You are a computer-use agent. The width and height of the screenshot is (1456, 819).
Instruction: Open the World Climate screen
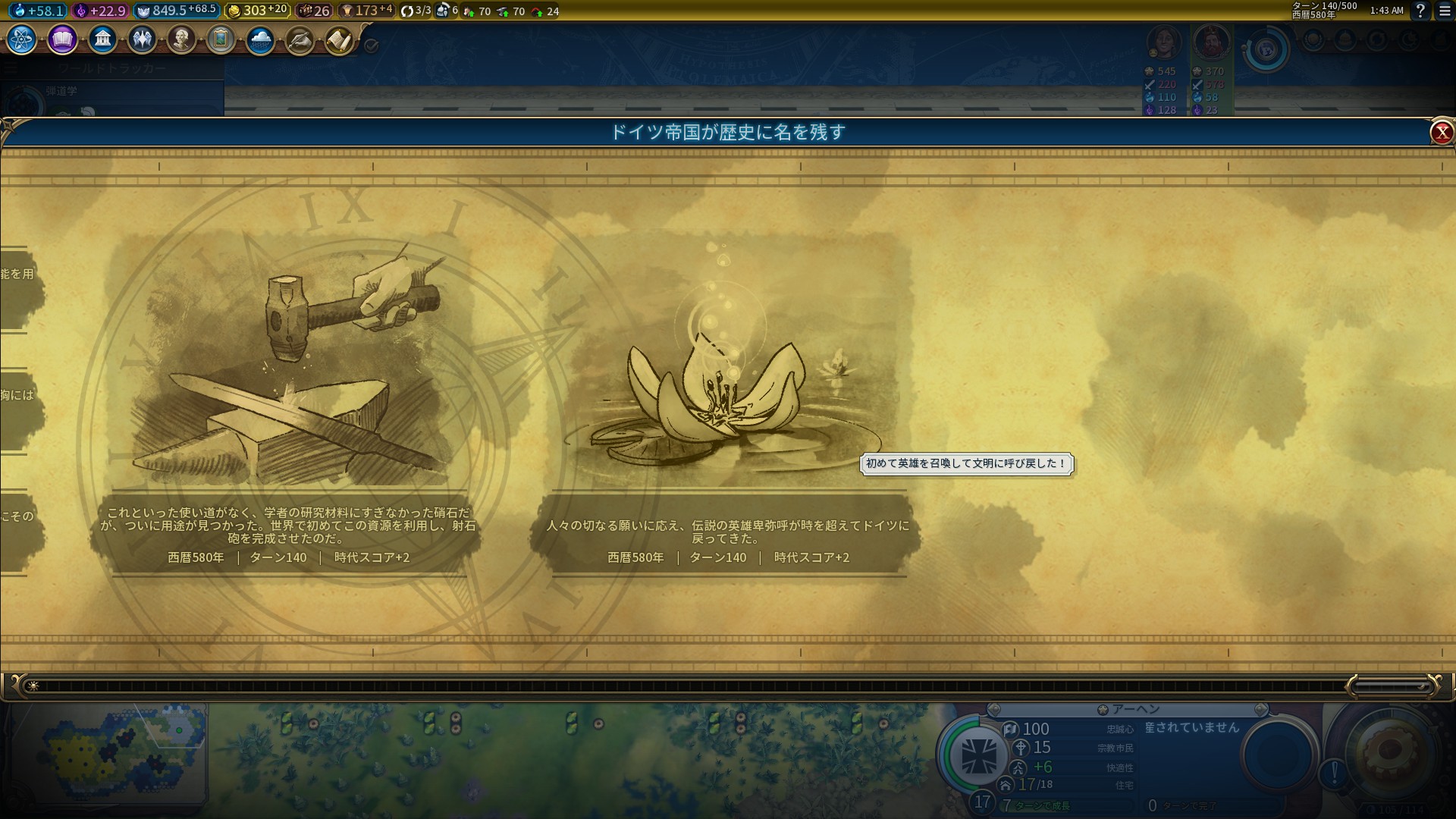pyautogui.click(x=259, y=39)
